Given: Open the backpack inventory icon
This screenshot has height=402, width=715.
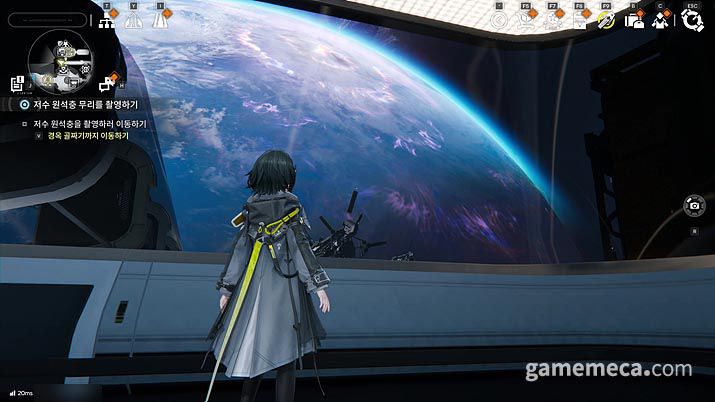Looking at the screenshot, I should [x=634, y=20].
